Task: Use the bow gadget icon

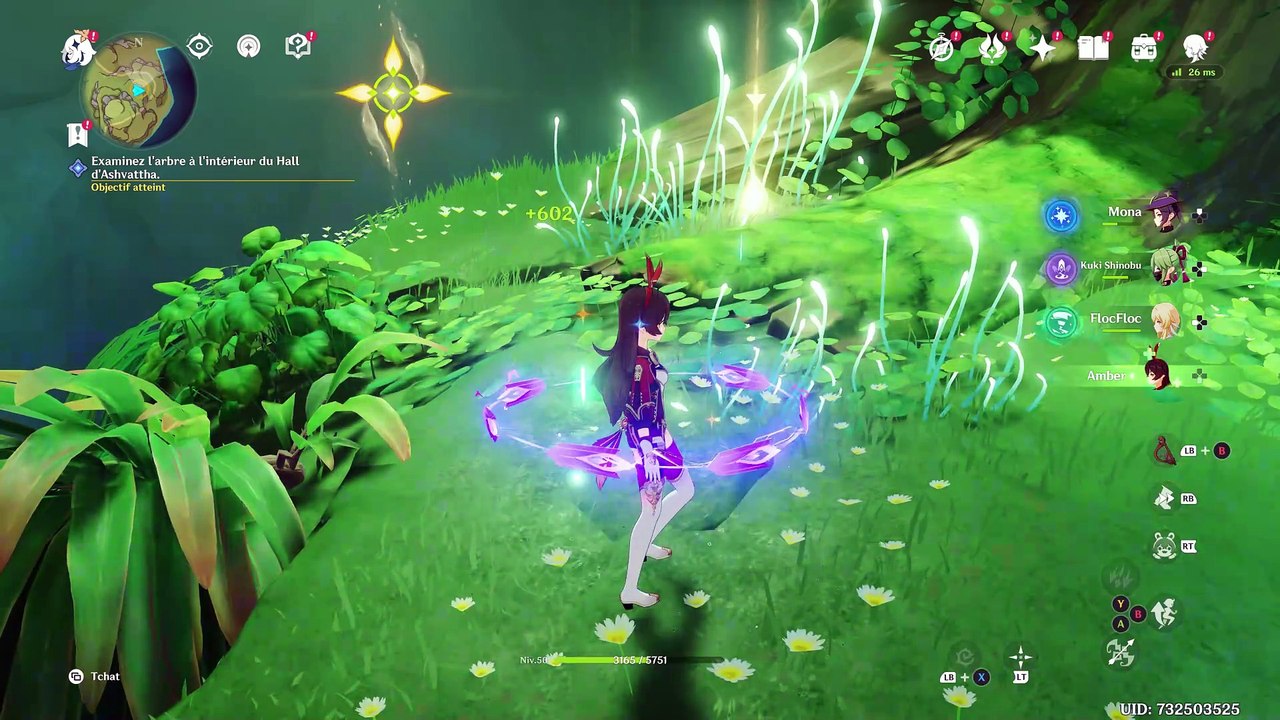Action: (1164, 451)
